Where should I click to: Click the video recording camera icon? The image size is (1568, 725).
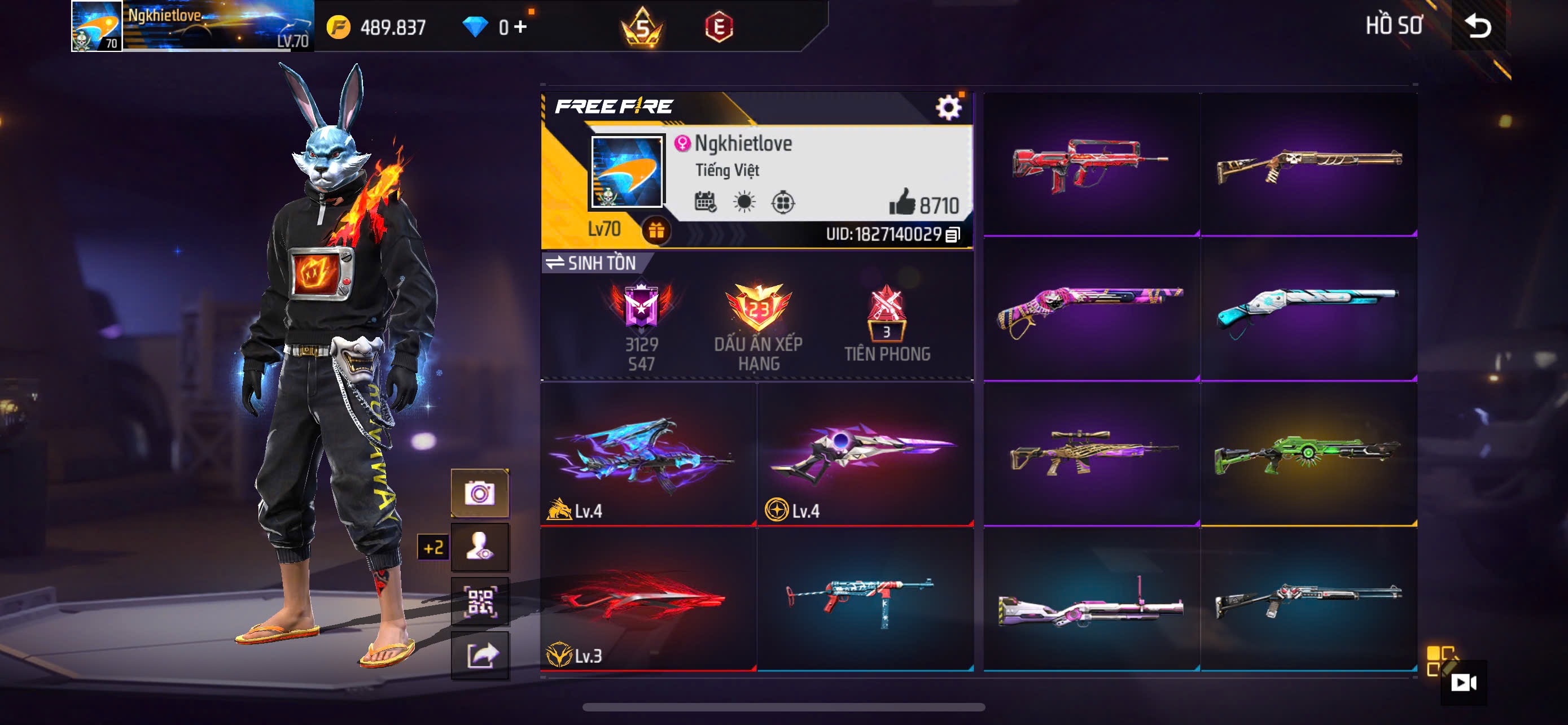[x=1462, y=683]
